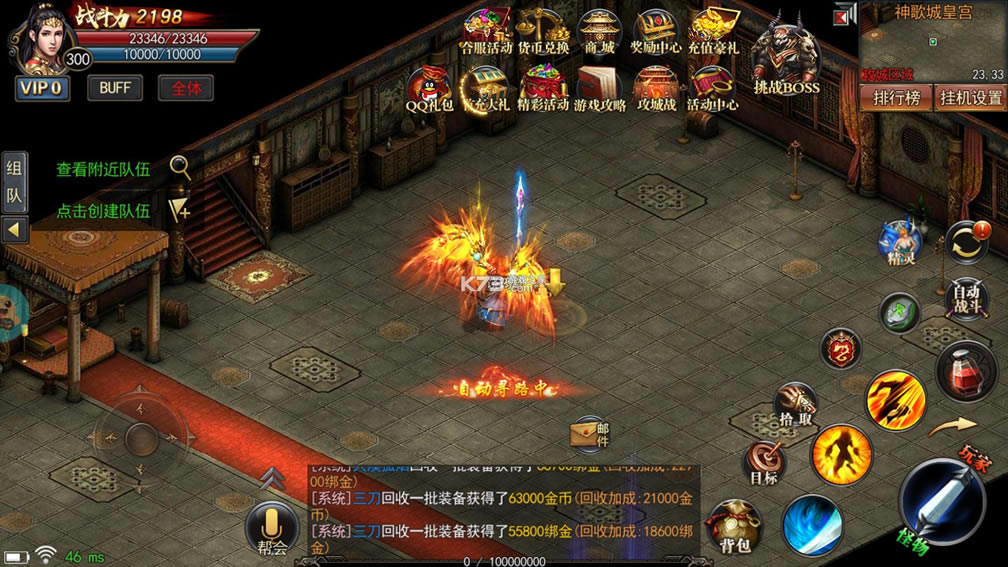This screenshot has height=567, width=1008.
Task: Open the 游戏攻略 game guide book
Action: tap(600, 88)
